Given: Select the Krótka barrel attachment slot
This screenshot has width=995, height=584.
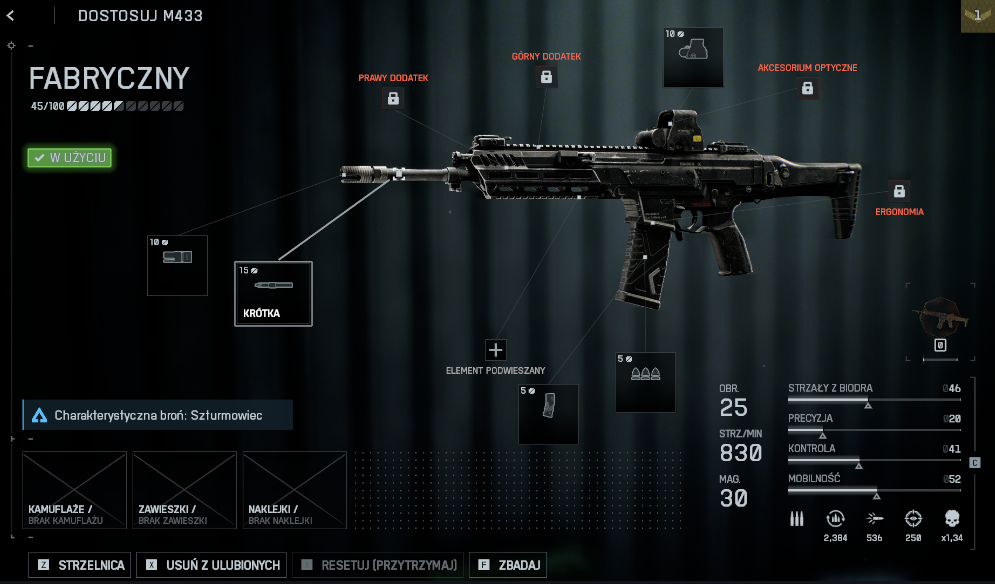Looking at the screenshot, I should [273, 293].
